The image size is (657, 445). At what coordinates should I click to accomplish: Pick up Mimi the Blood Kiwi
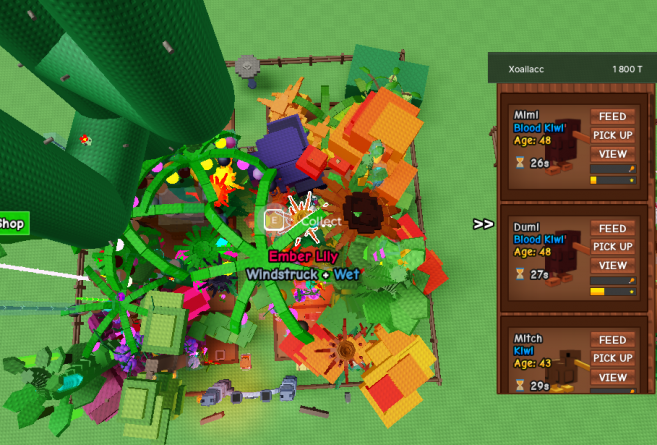tap(613, 135)
